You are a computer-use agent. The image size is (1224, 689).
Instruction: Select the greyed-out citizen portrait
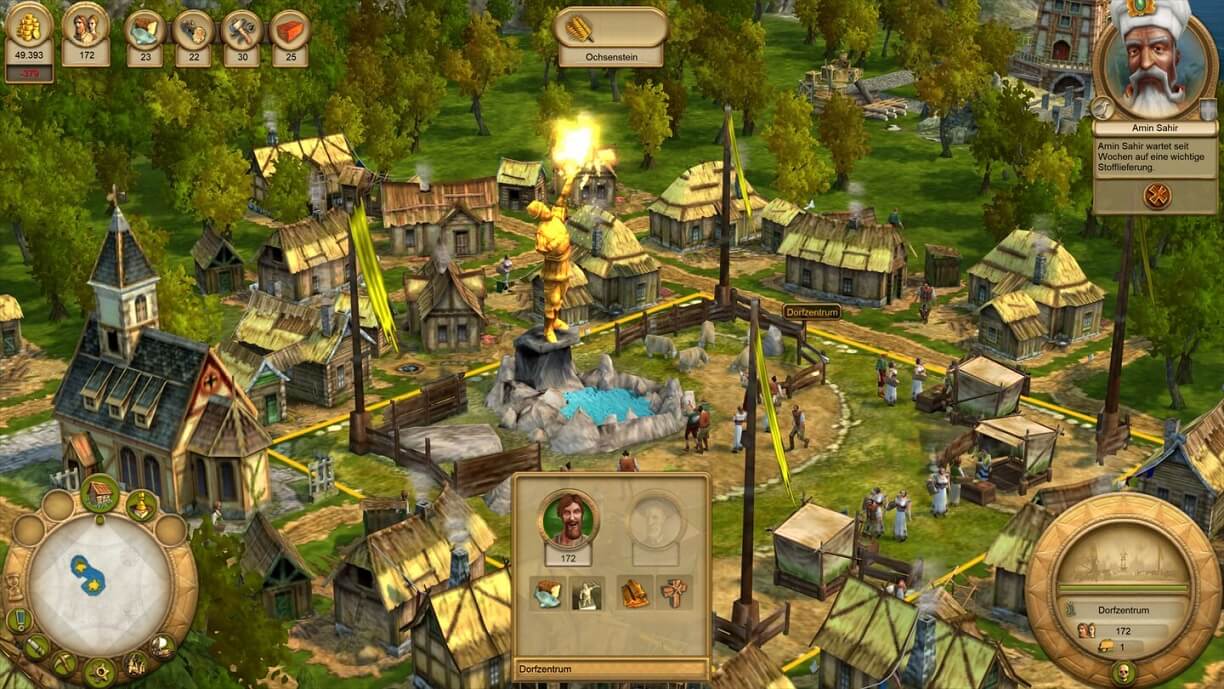click(655, 520)
